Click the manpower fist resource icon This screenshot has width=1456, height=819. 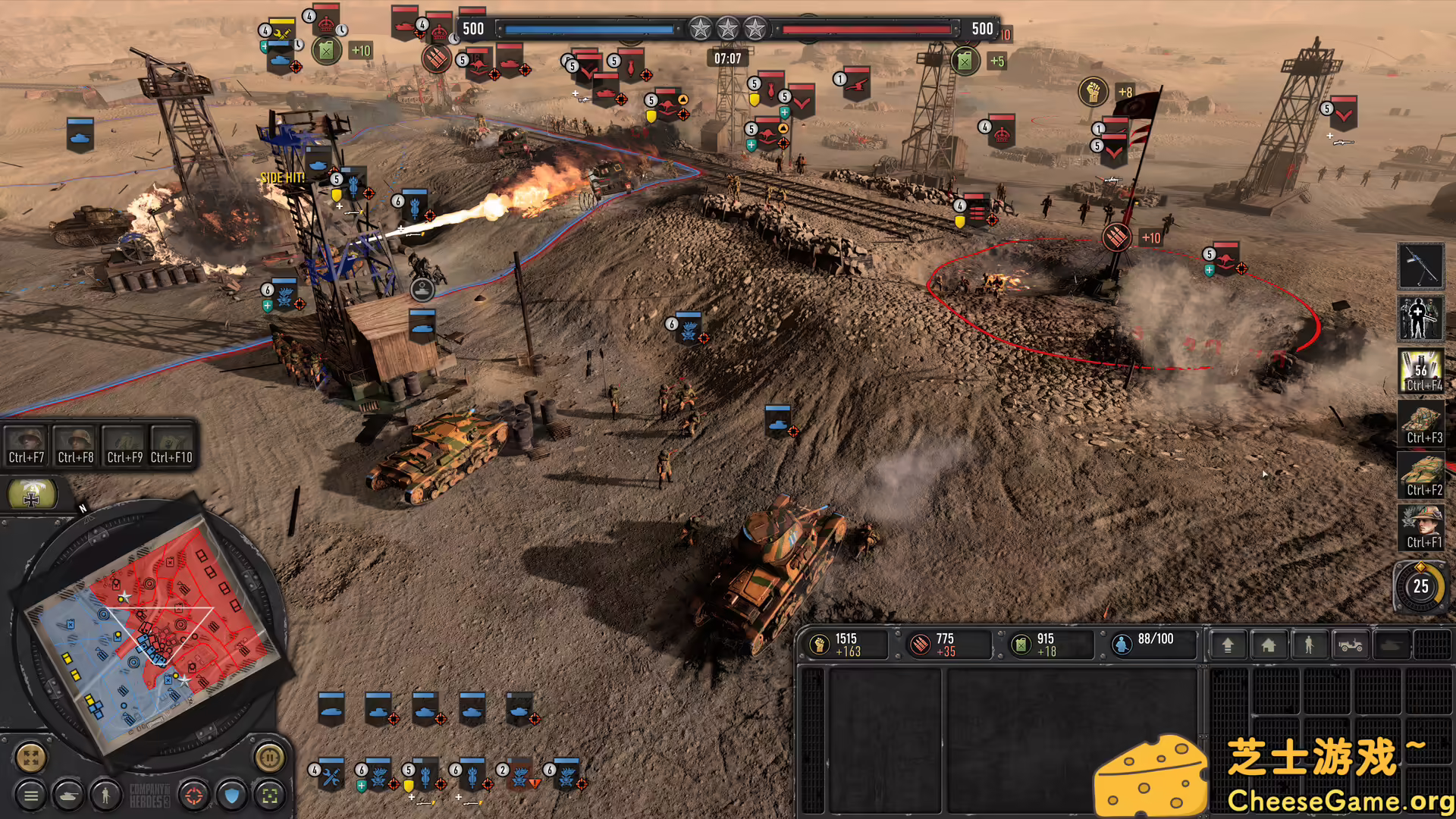point(821,643)
